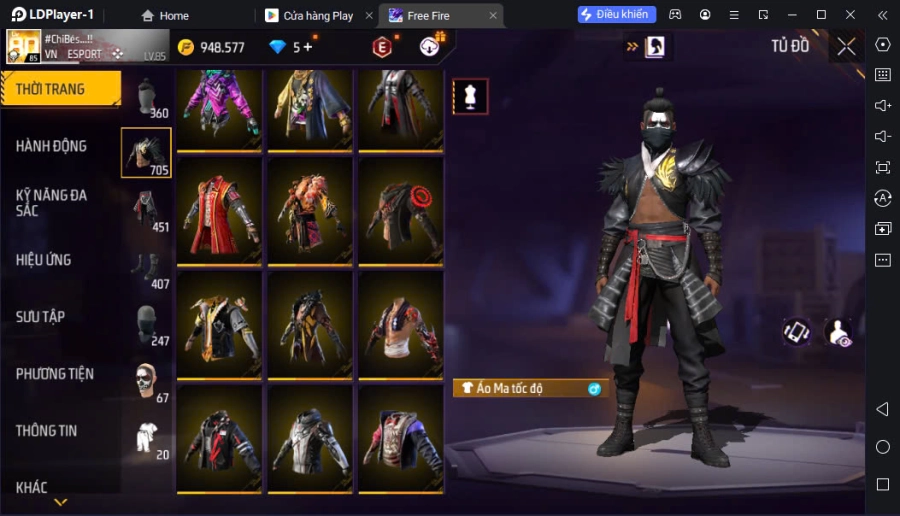900x516 pixels.
Task: Toggle the Ảo Ma tốc độ item tag
Action: pyautogui.click(x=530, y=388)
